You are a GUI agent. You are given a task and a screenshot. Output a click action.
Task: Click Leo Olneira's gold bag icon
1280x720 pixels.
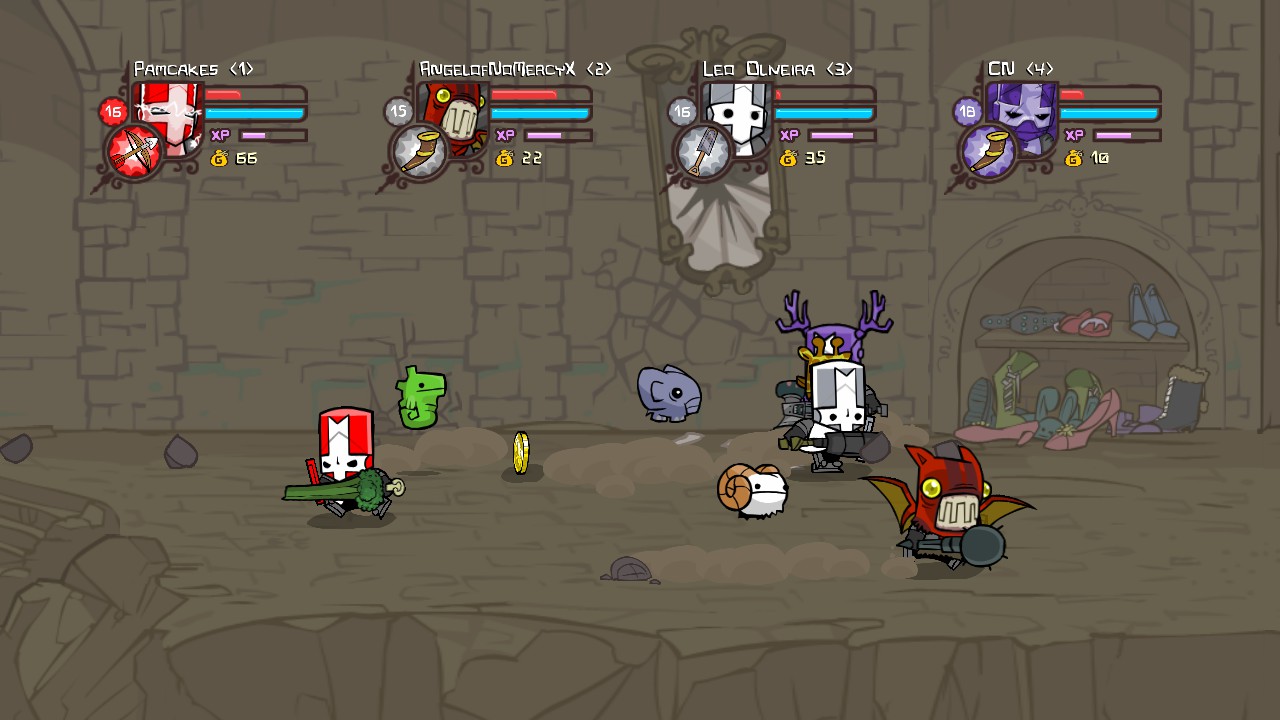(787, 157)
